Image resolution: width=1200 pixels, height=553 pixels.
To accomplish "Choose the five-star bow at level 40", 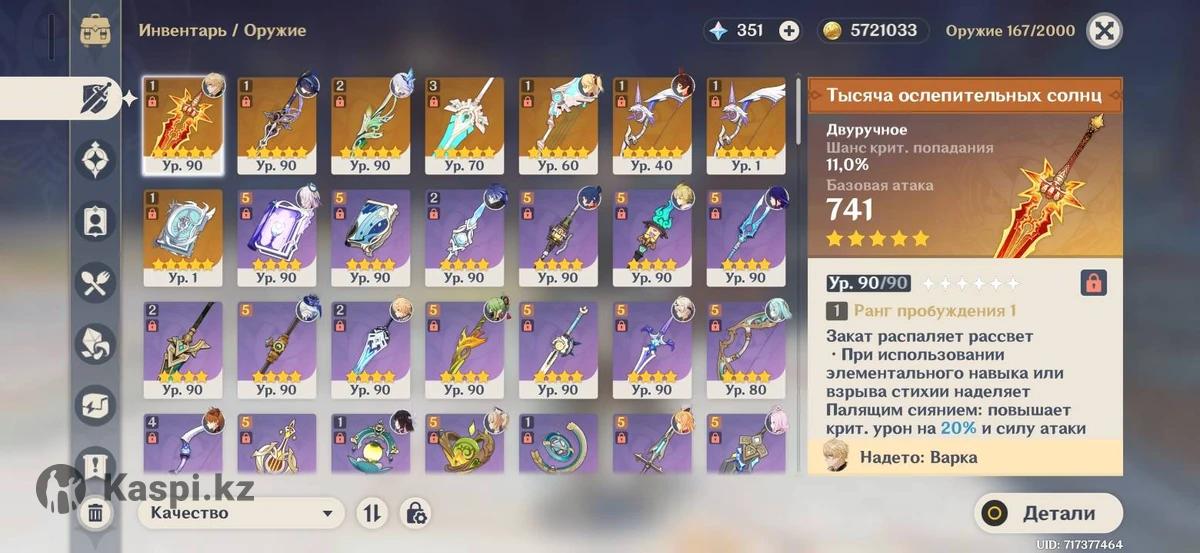I will tap(652, 125).
